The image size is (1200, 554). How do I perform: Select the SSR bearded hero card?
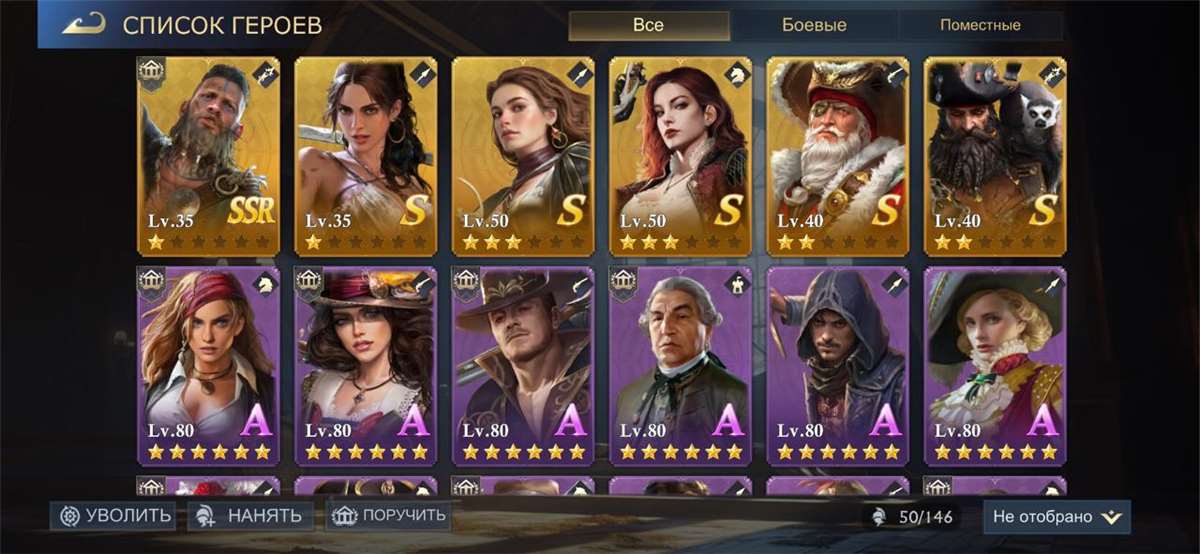pyautogui.click(x=208, y=155)
